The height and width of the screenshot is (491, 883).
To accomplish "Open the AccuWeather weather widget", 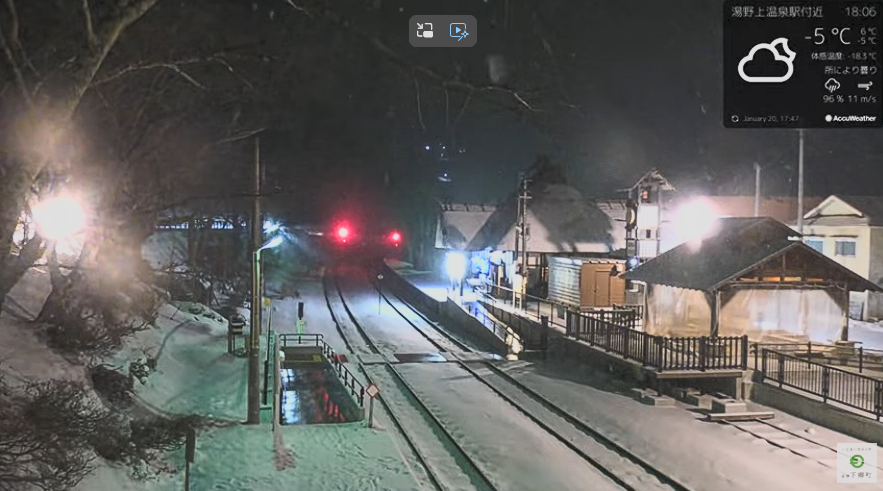I will pos(802,64).
